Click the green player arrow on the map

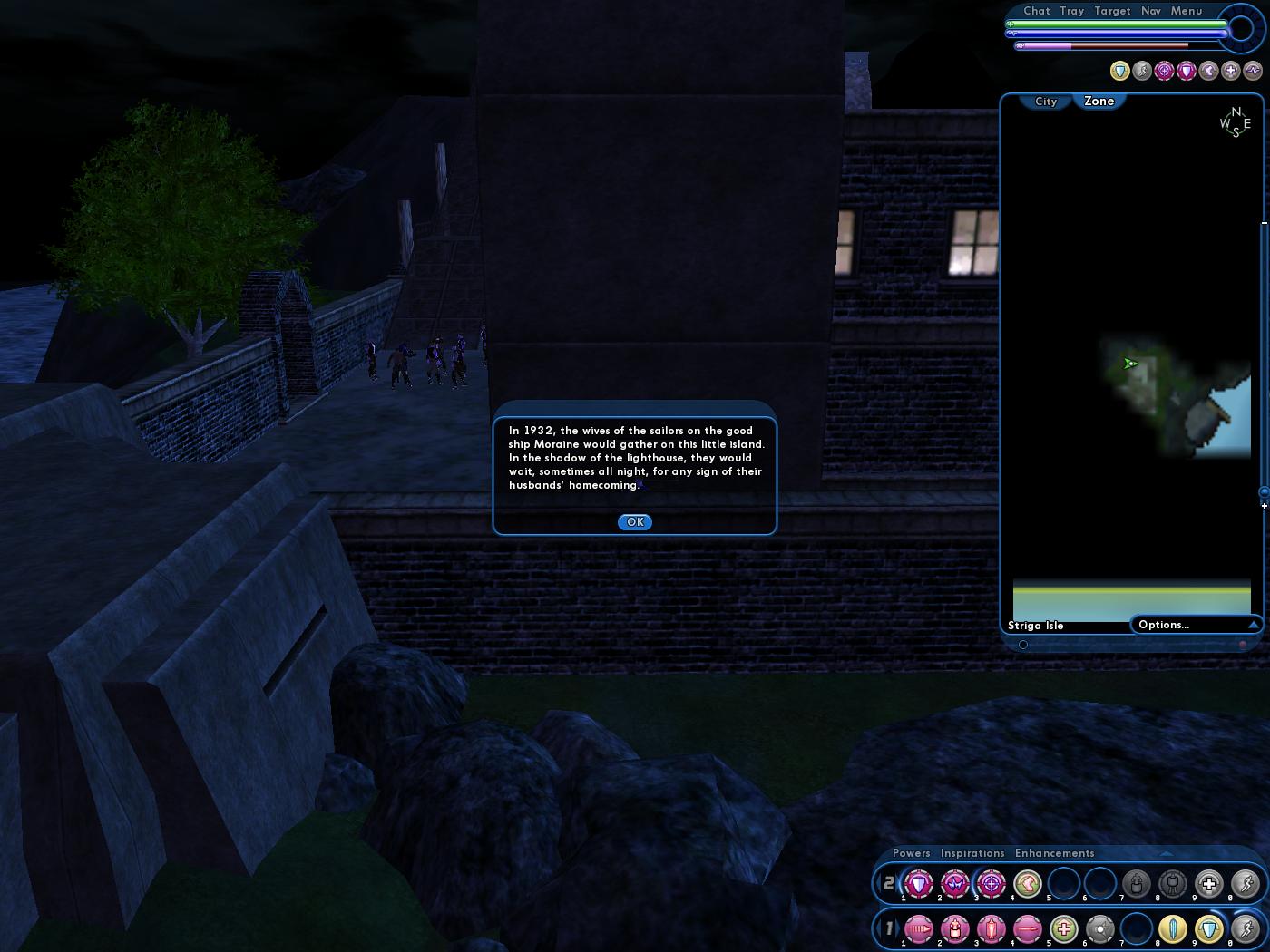click(x=1130, y=364)
